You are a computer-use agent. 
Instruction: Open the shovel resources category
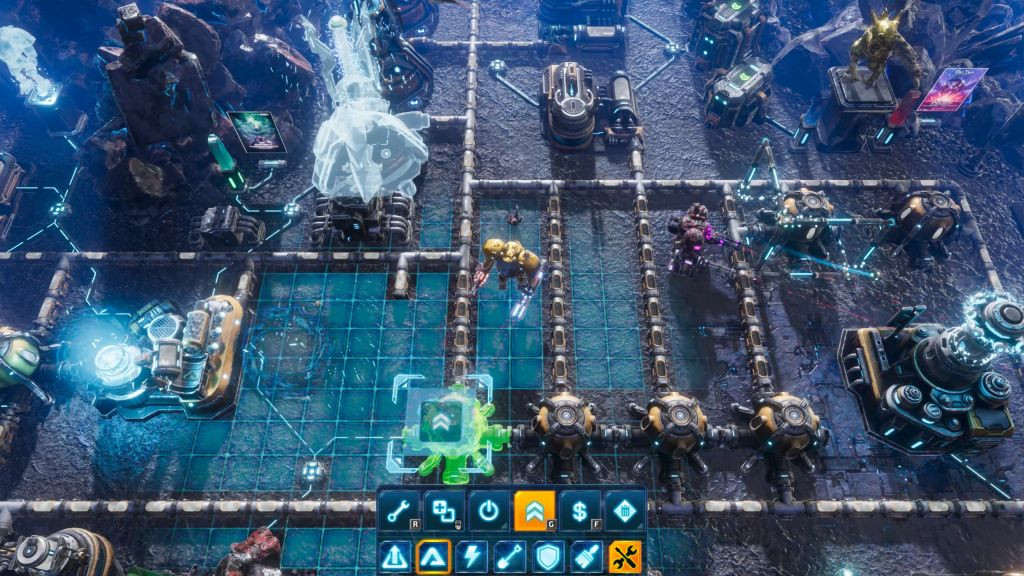pyautogui.click(x=510, y=556)
